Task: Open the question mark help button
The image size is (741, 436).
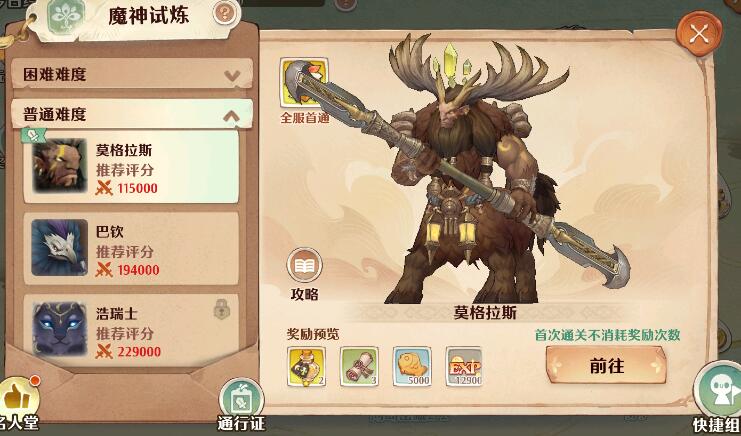Action: pos(226,13)
